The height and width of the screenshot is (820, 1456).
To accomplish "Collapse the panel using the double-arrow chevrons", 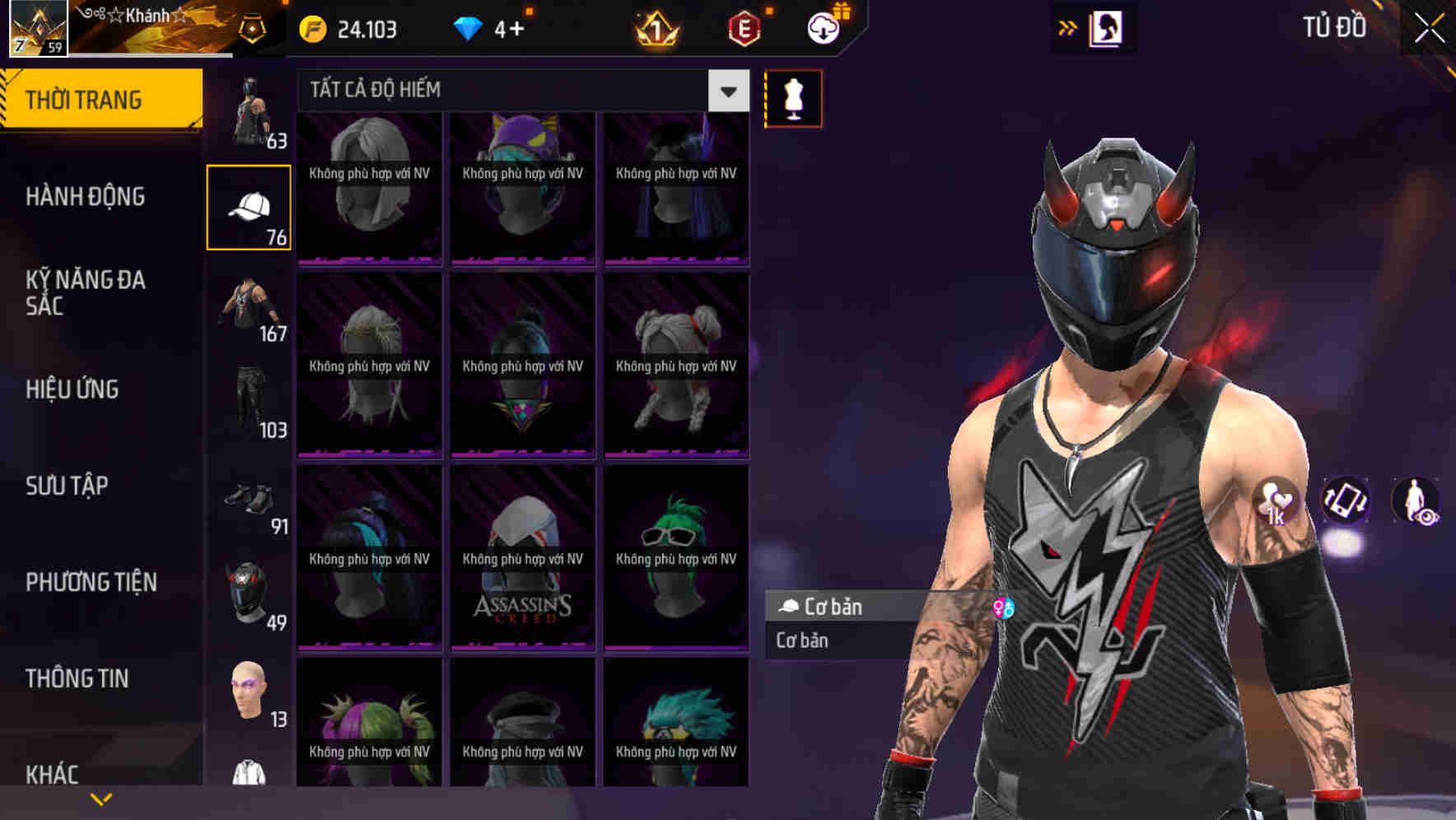I will [x=1068, y=27].
